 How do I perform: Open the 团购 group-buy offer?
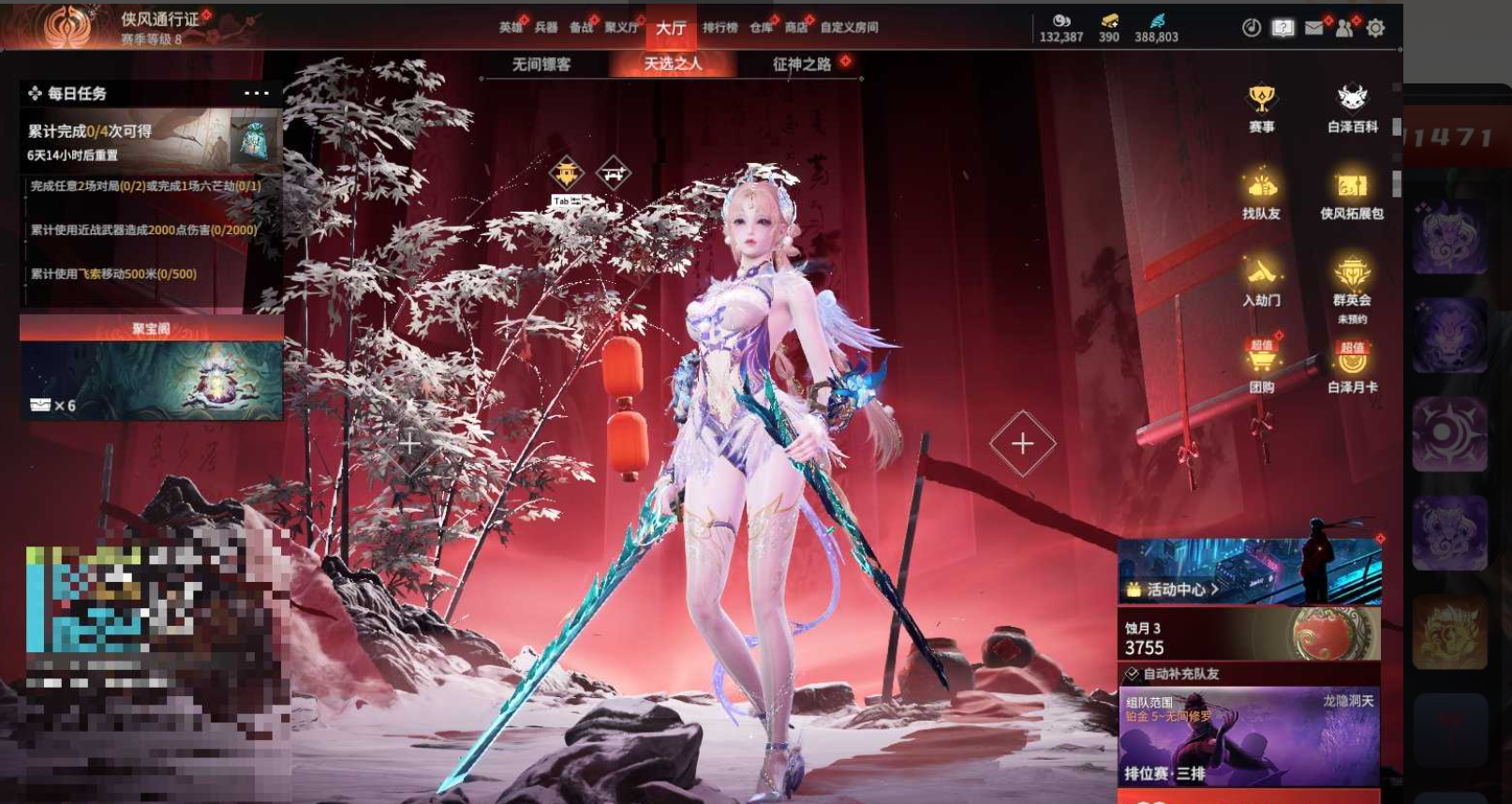[x=1261, y=366]
